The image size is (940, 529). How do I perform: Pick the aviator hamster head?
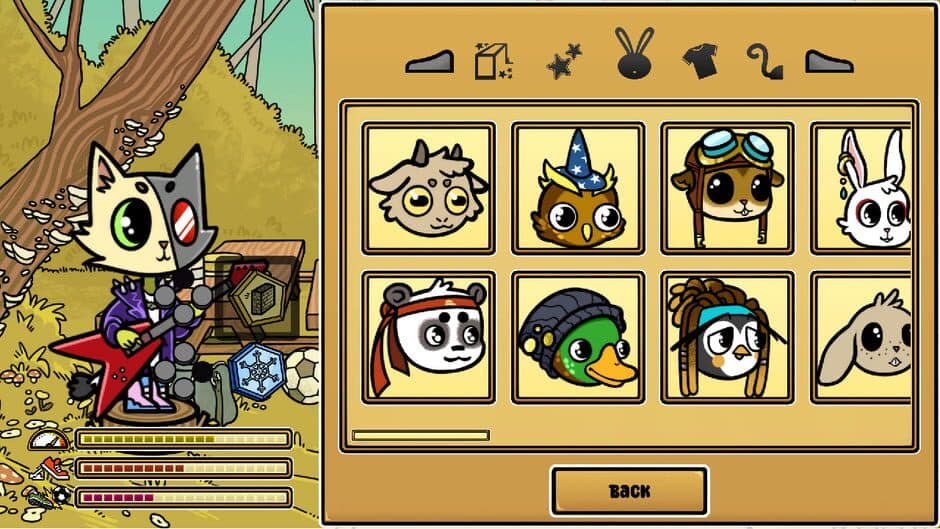tap(727, 189)
